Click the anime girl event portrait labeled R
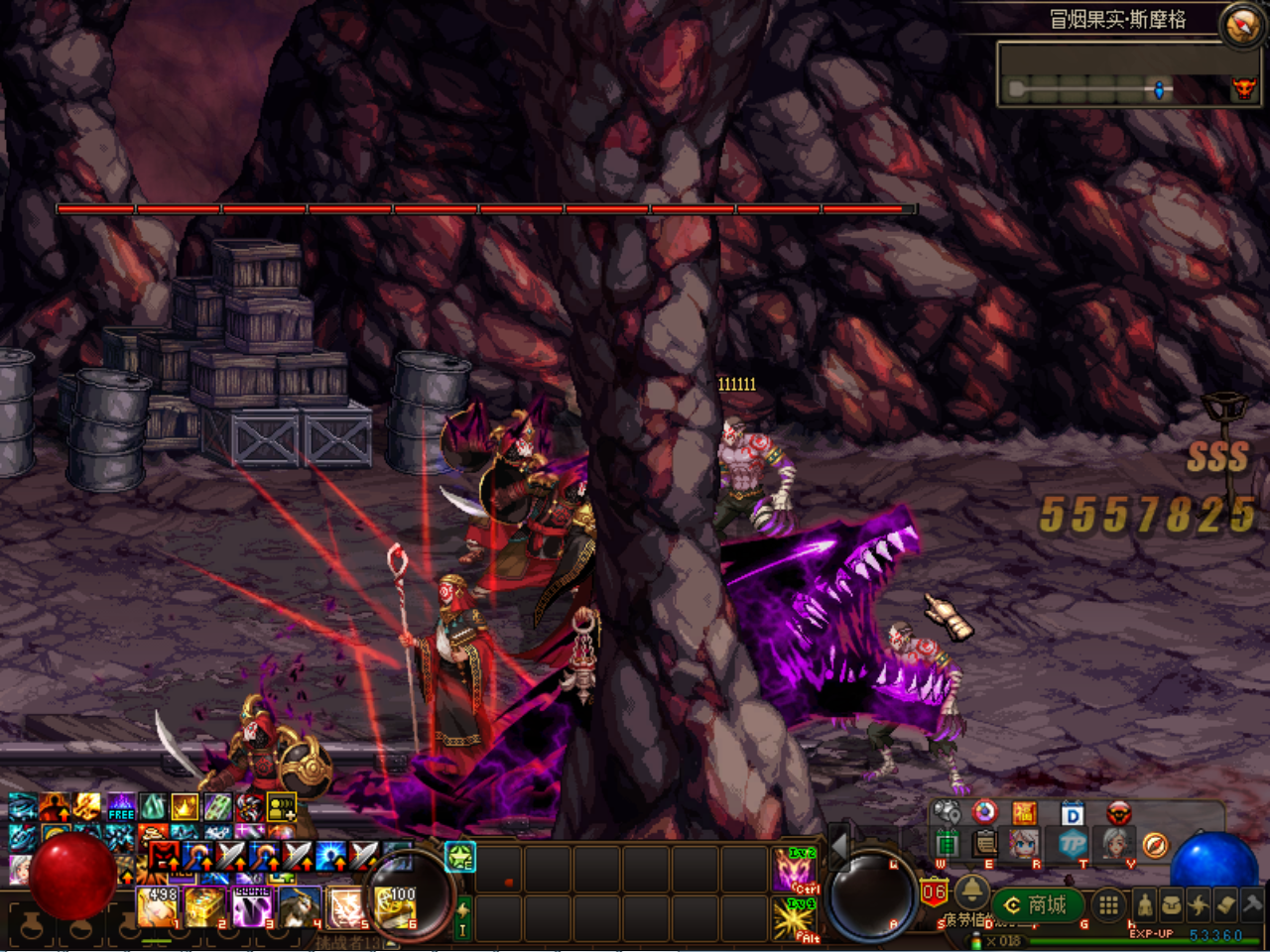1270x952 pixels. click(x=1026, y=844)
